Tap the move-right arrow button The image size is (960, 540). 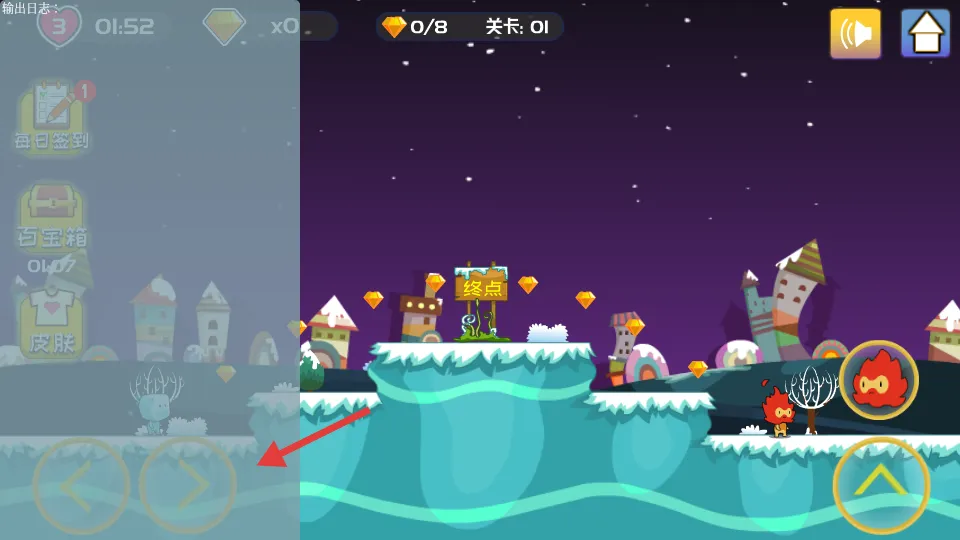pos(188,486)
